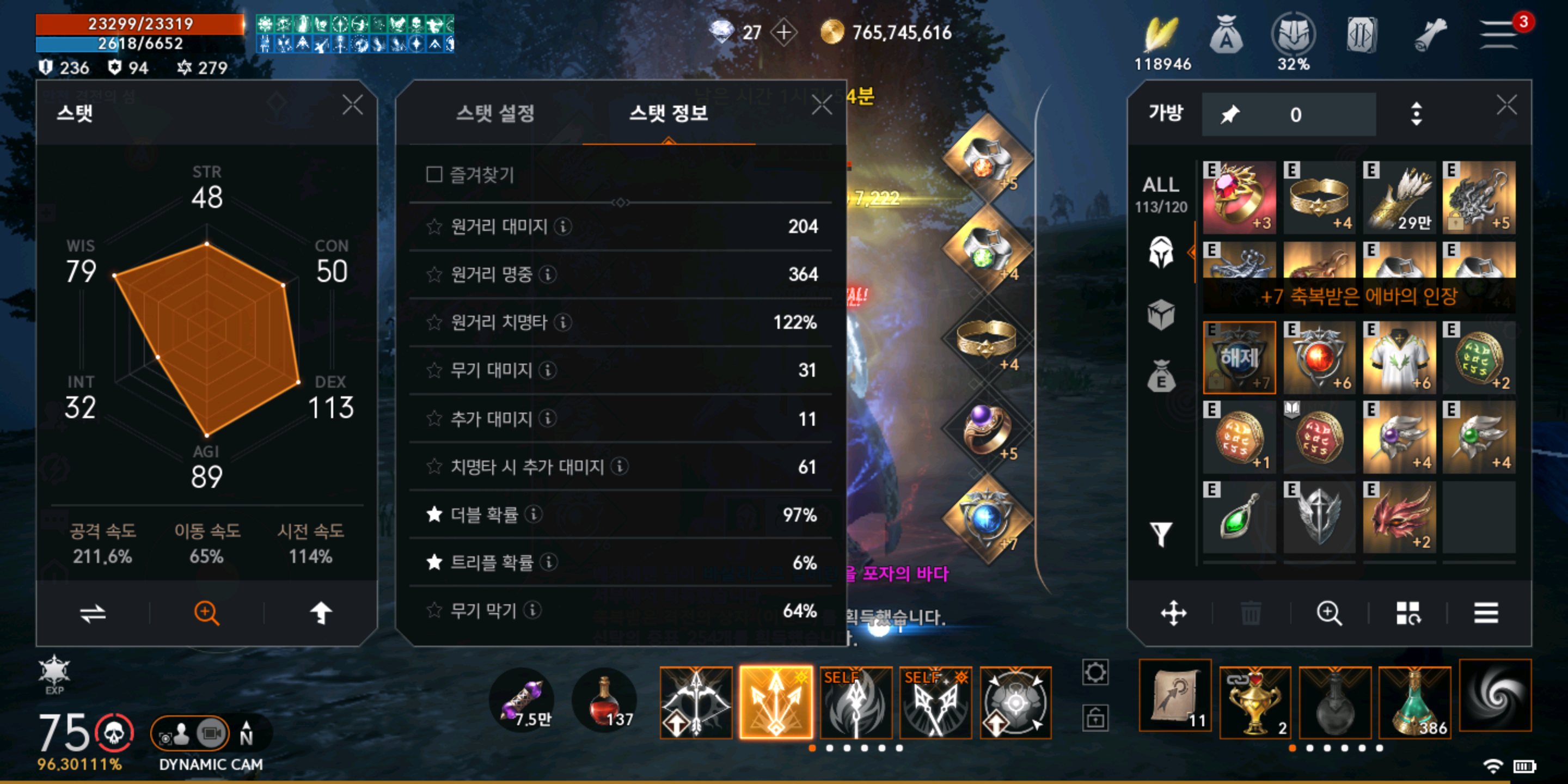Close the 가방 inventory panel
This screenshot has width=1568, height=784.
[1506, 105]
